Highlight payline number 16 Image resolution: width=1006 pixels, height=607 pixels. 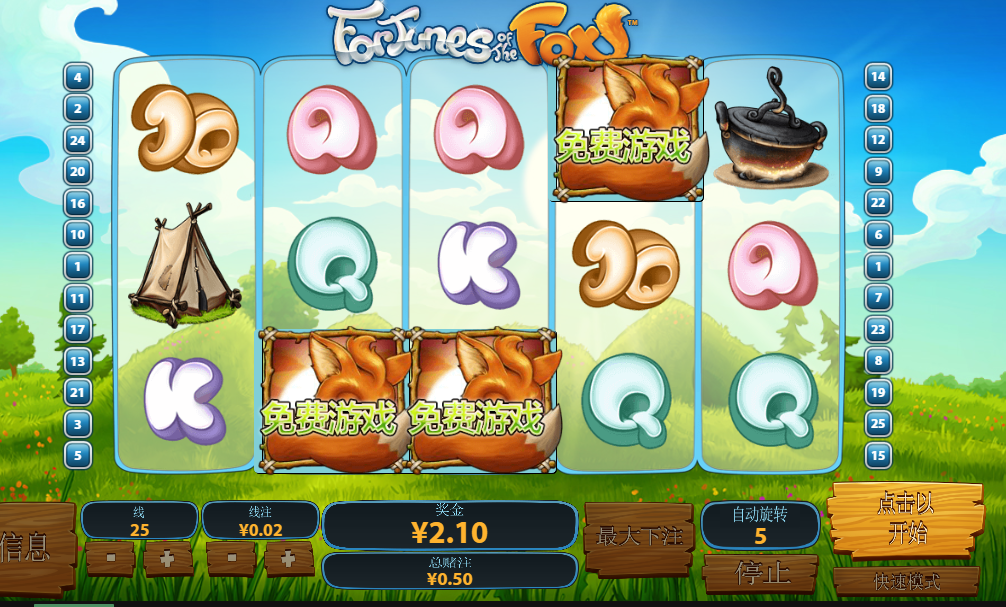point(78,203)
